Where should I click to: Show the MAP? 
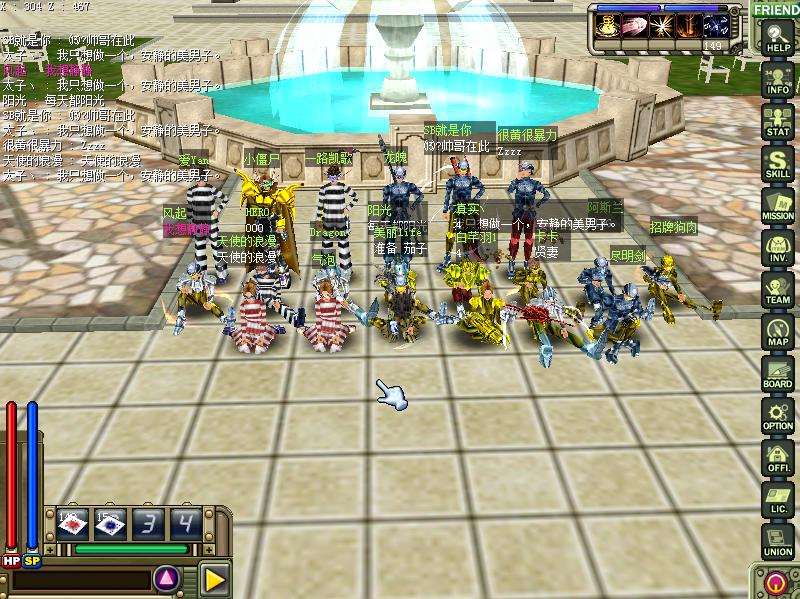(777, 332)
